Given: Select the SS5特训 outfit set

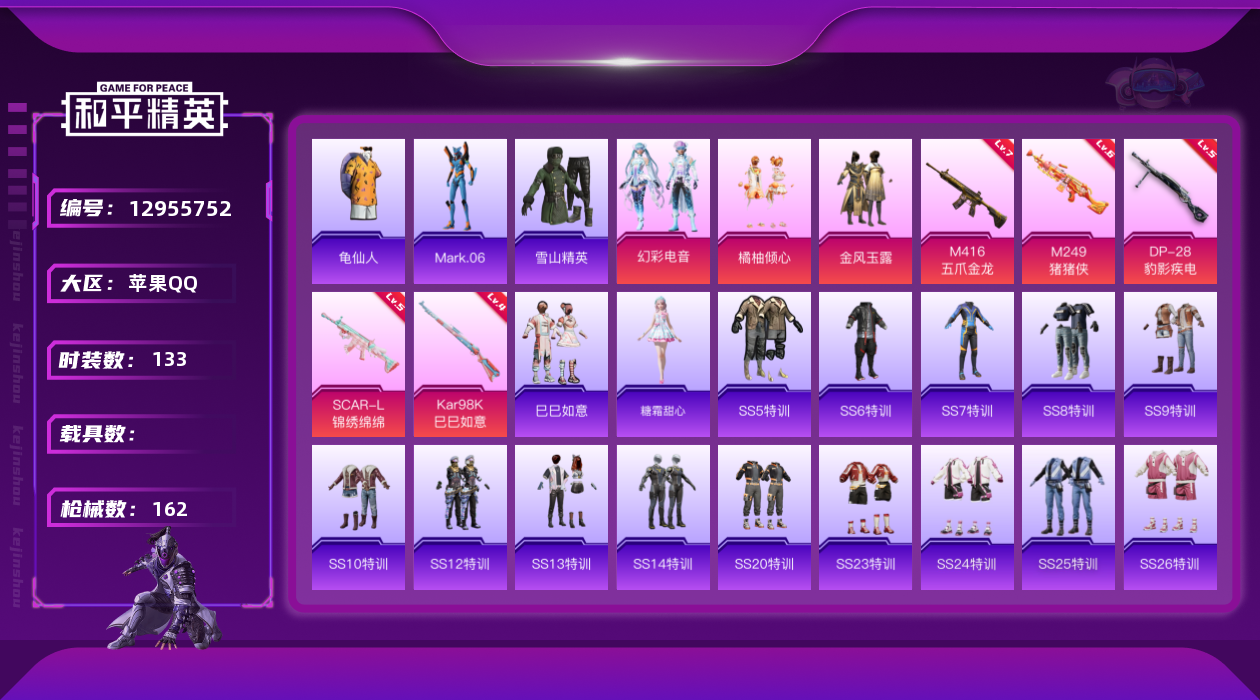Looking at the screenshot, I should 764,364.
